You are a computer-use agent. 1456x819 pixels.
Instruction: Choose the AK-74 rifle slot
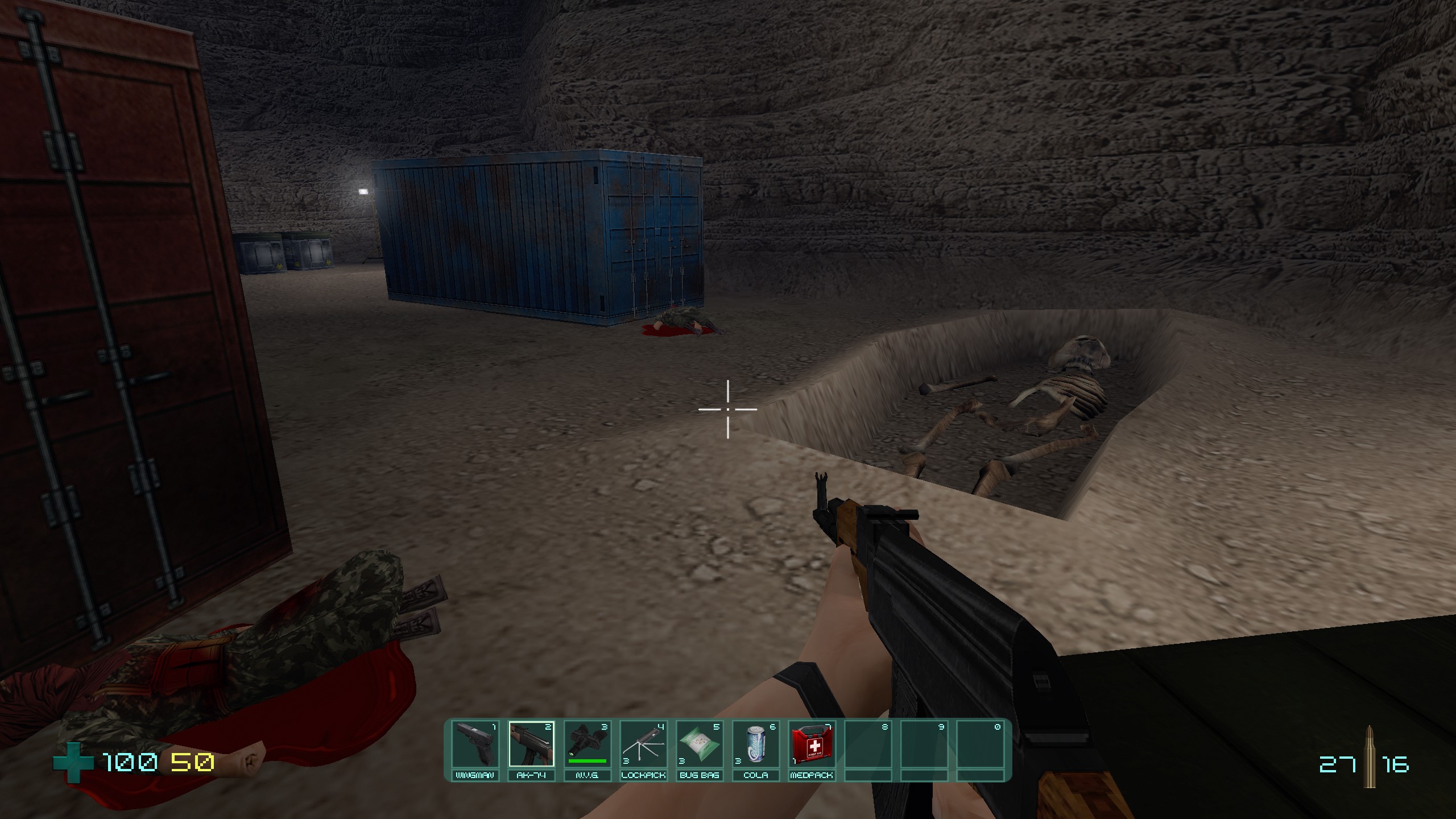point(531,745)
